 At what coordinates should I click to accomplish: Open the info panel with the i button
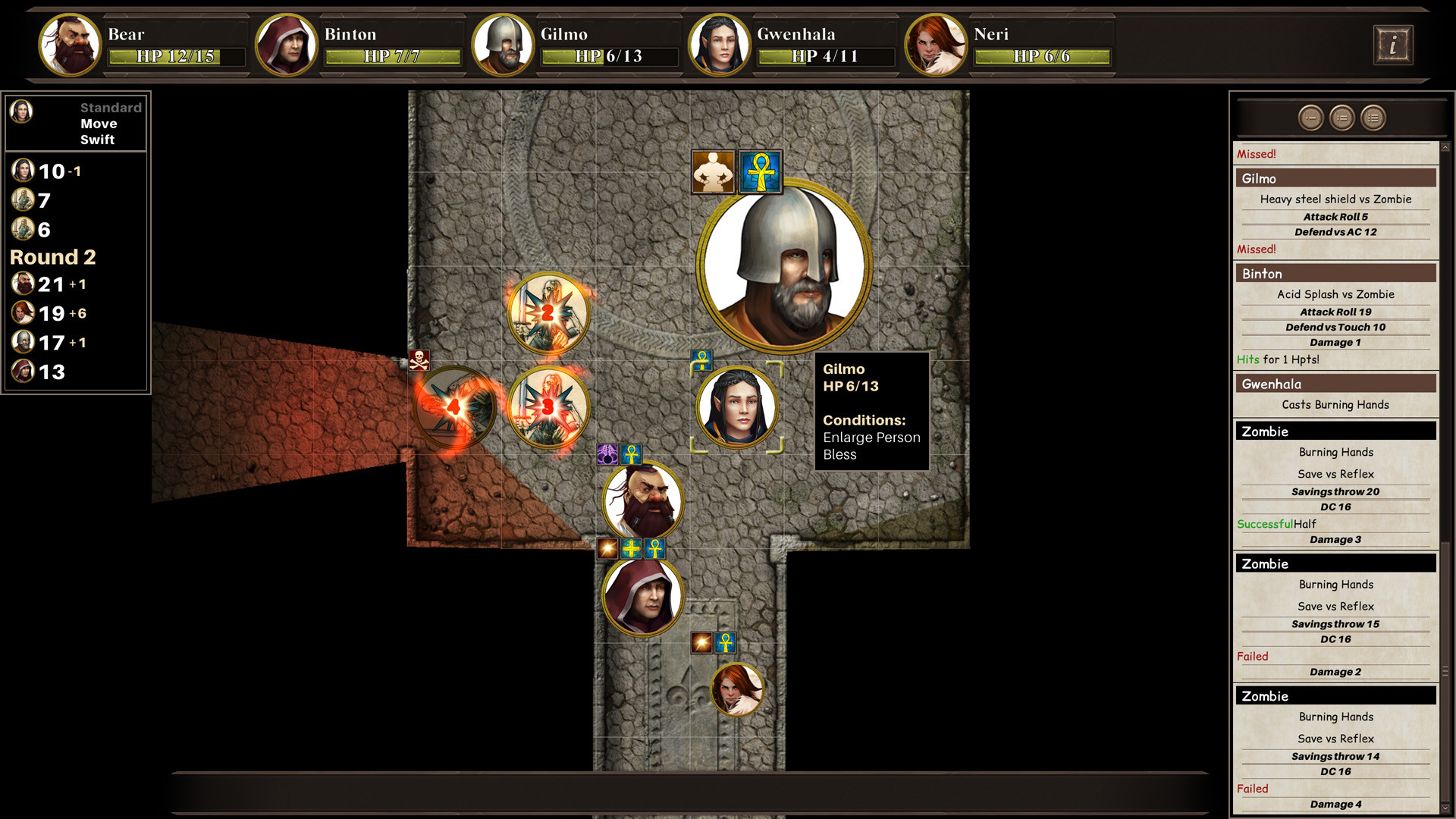pyautogui.click(x=1393, y=45)
